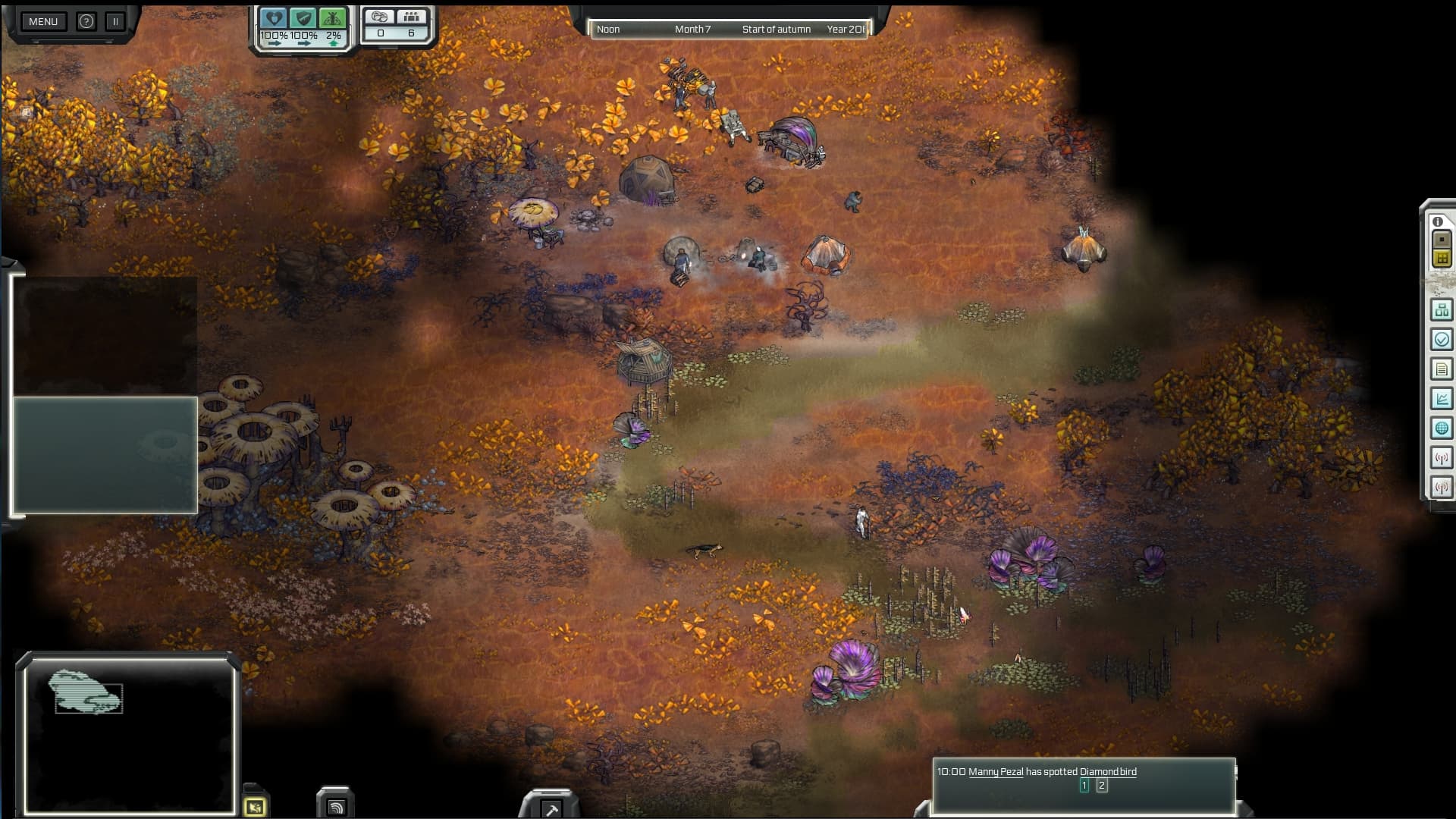Click the globe/world icon in the sidebar

click(x=1442, y=428)
